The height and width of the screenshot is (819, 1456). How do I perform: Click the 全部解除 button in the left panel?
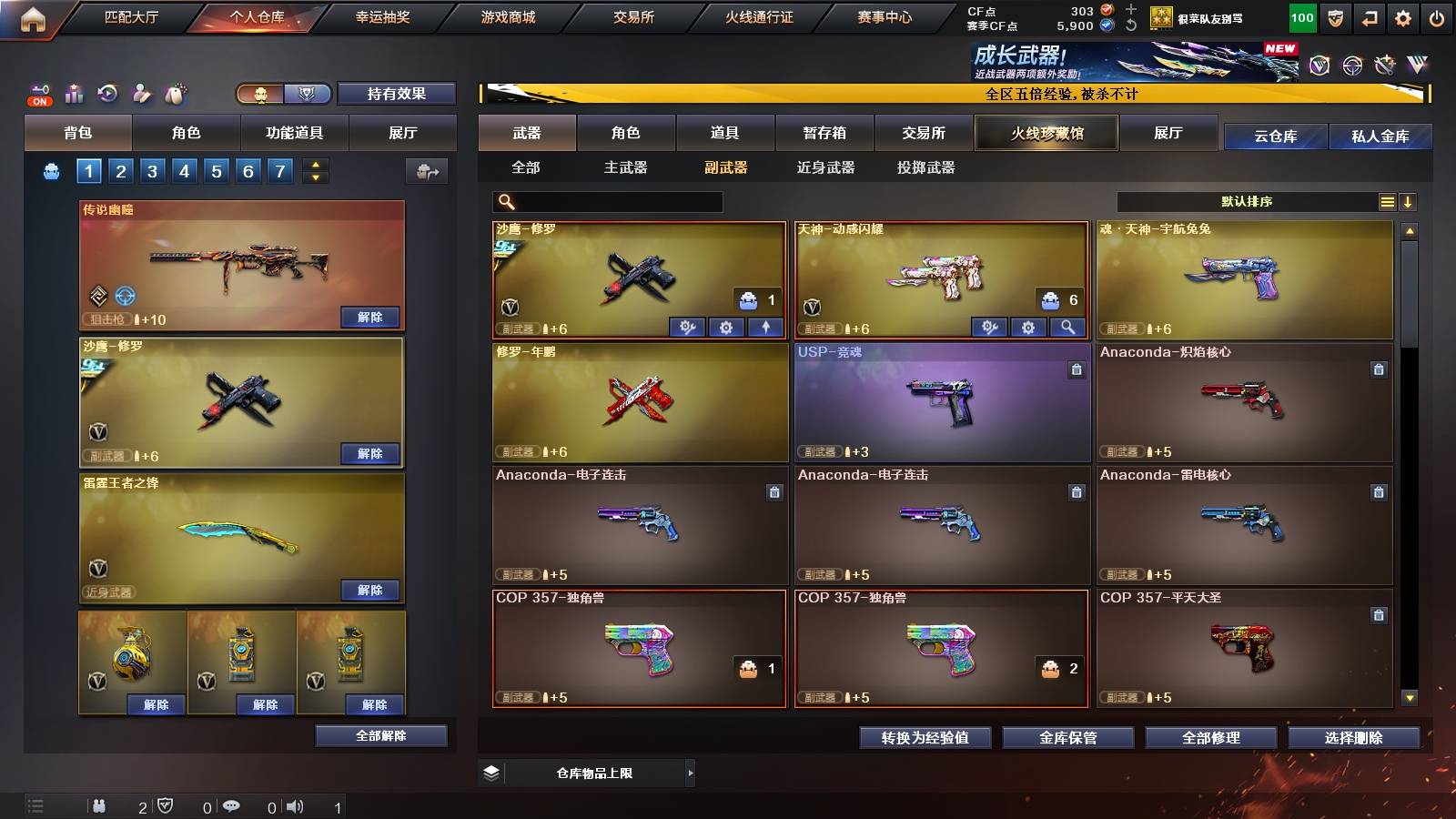pos(380,735)
